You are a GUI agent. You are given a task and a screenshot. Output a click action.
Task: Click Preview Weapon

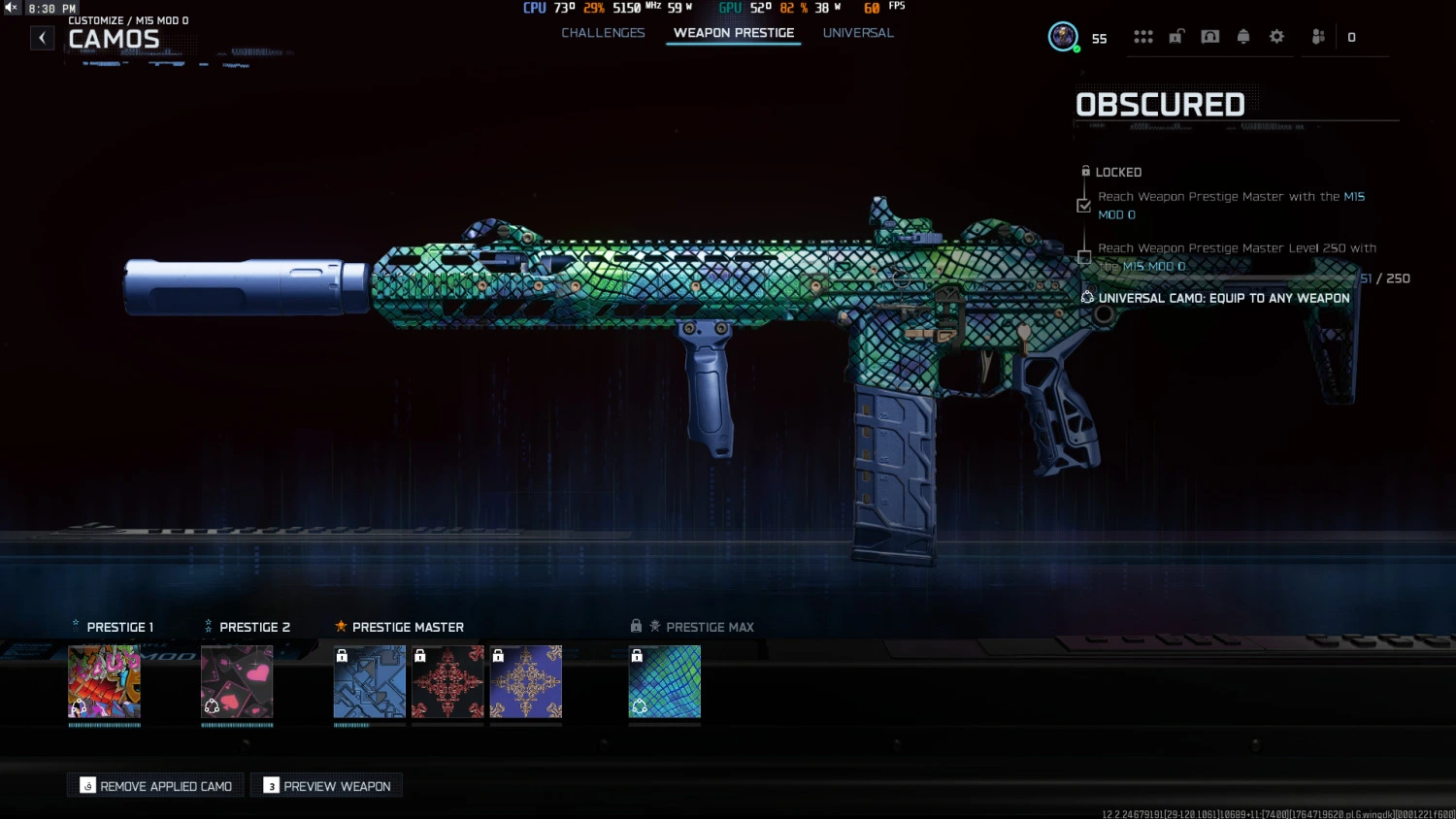pyautogui.click(x=326, y=785)
